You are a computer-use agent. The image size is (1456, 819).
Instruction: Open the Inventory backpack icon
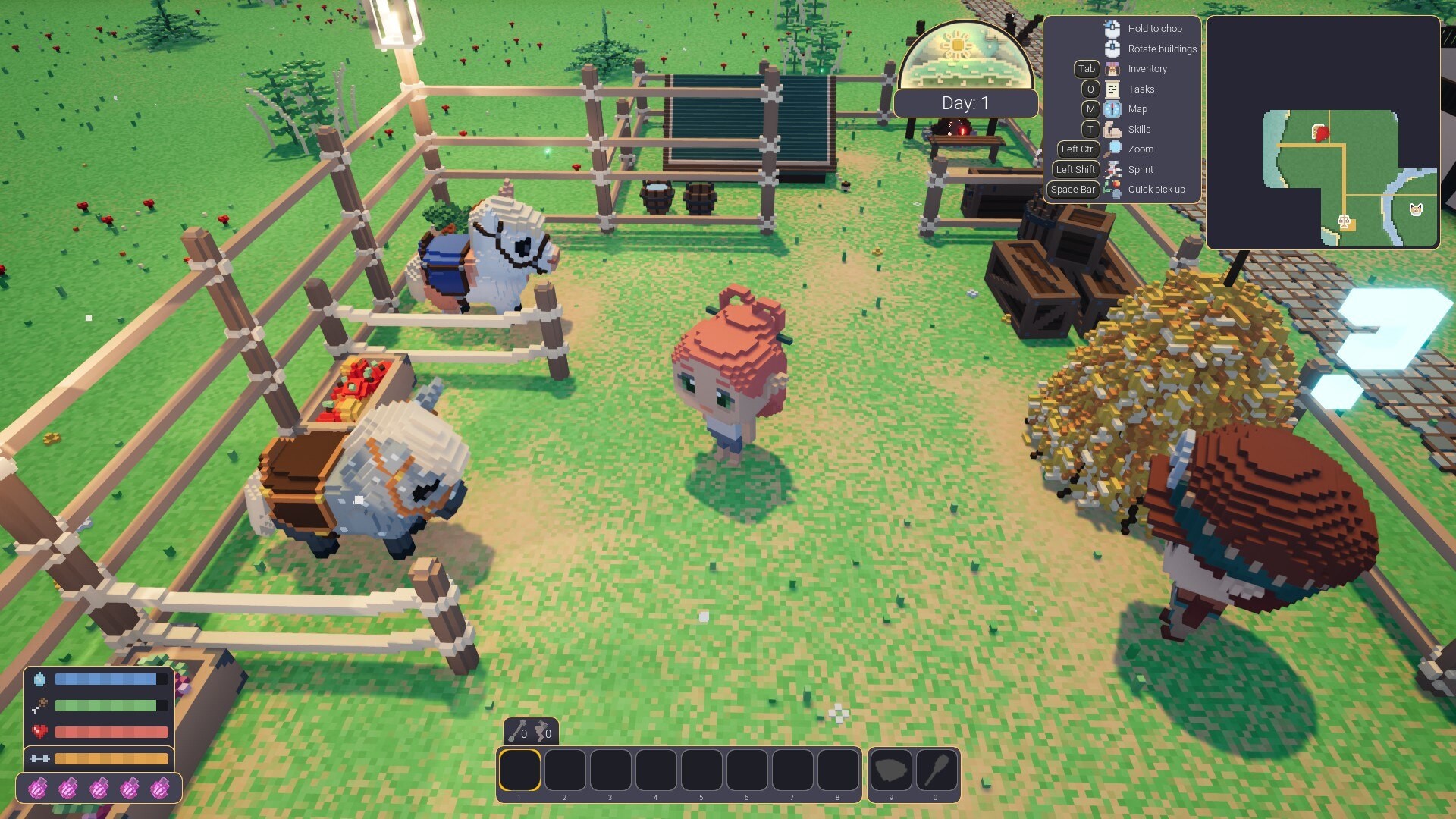1112,68
